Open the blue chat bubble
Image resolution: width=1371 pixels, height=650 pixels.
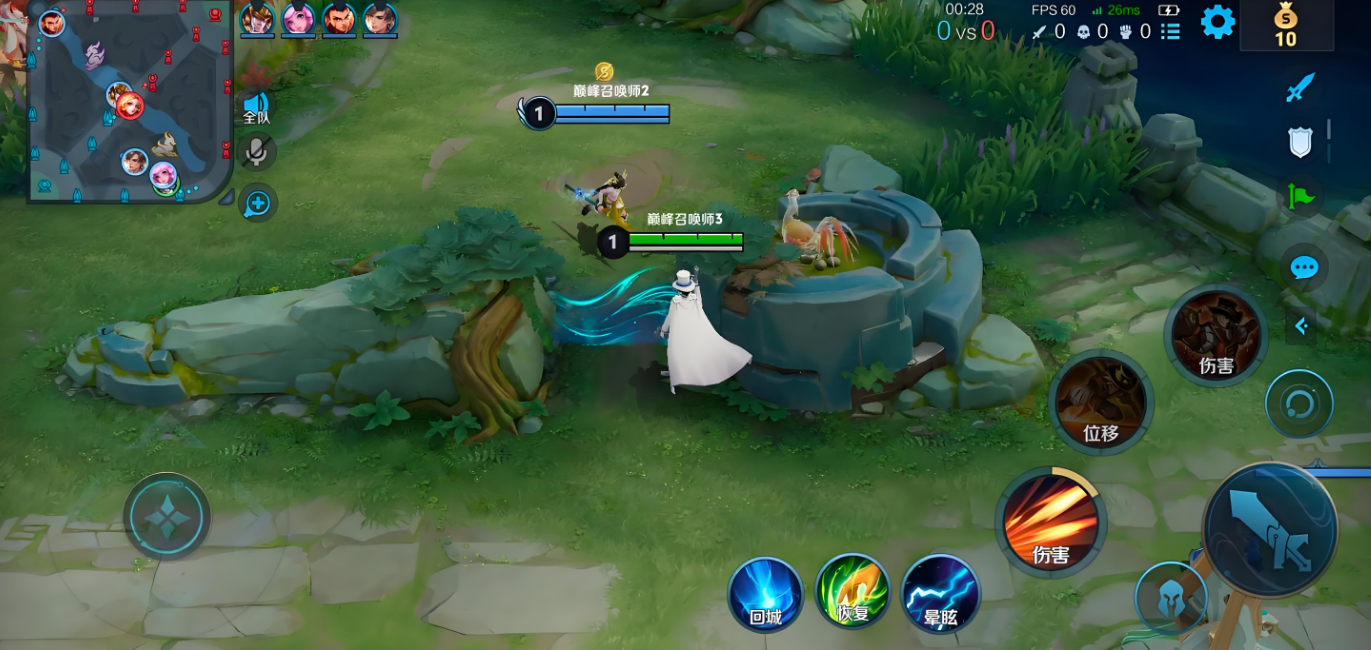click(x=1303, y=268)
